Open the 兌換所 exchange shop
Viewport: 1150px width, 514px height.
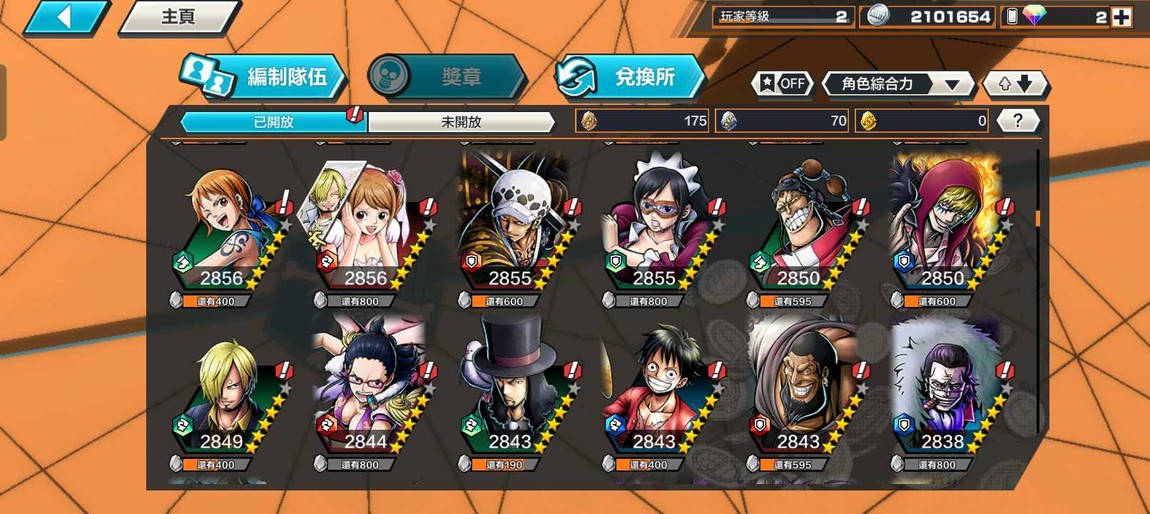coord(632,77)
